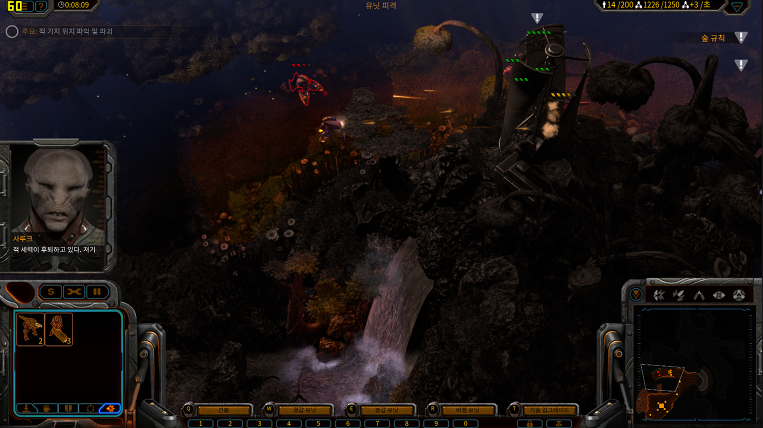Viewport: 763px width, 428px height.
Task: Open the R production menu button
Action: tap(463, 410)
